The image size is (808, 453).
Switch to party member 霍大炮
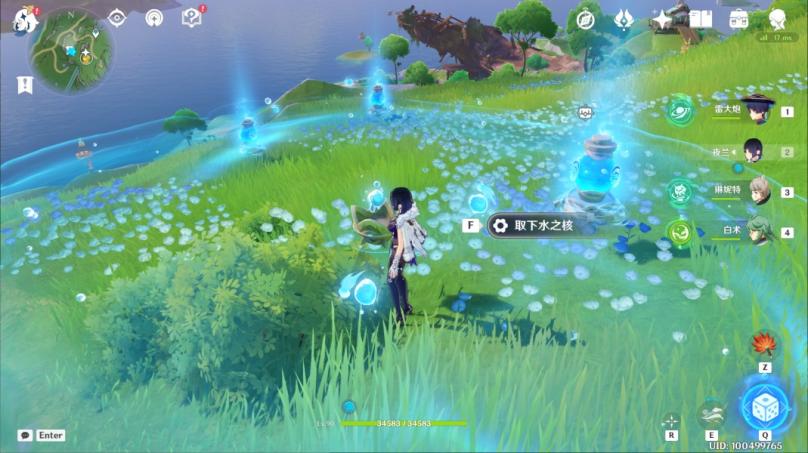pyautogui.click(x=758, y=111)
